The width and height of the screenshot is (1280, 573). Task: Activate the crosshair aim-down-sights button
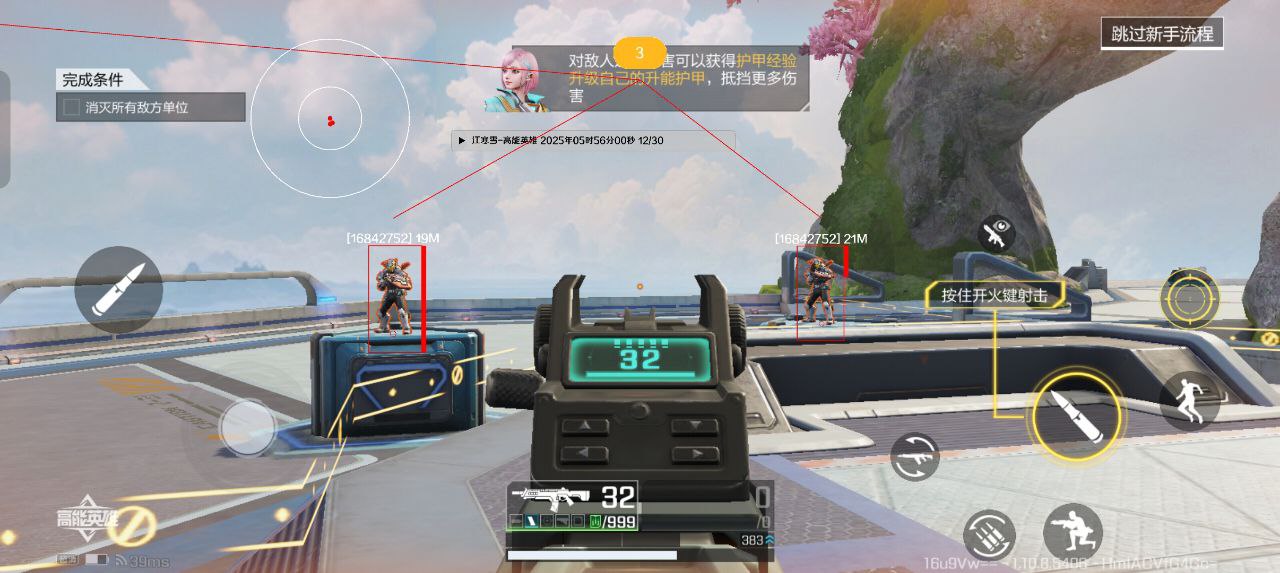click(1189, 298)
